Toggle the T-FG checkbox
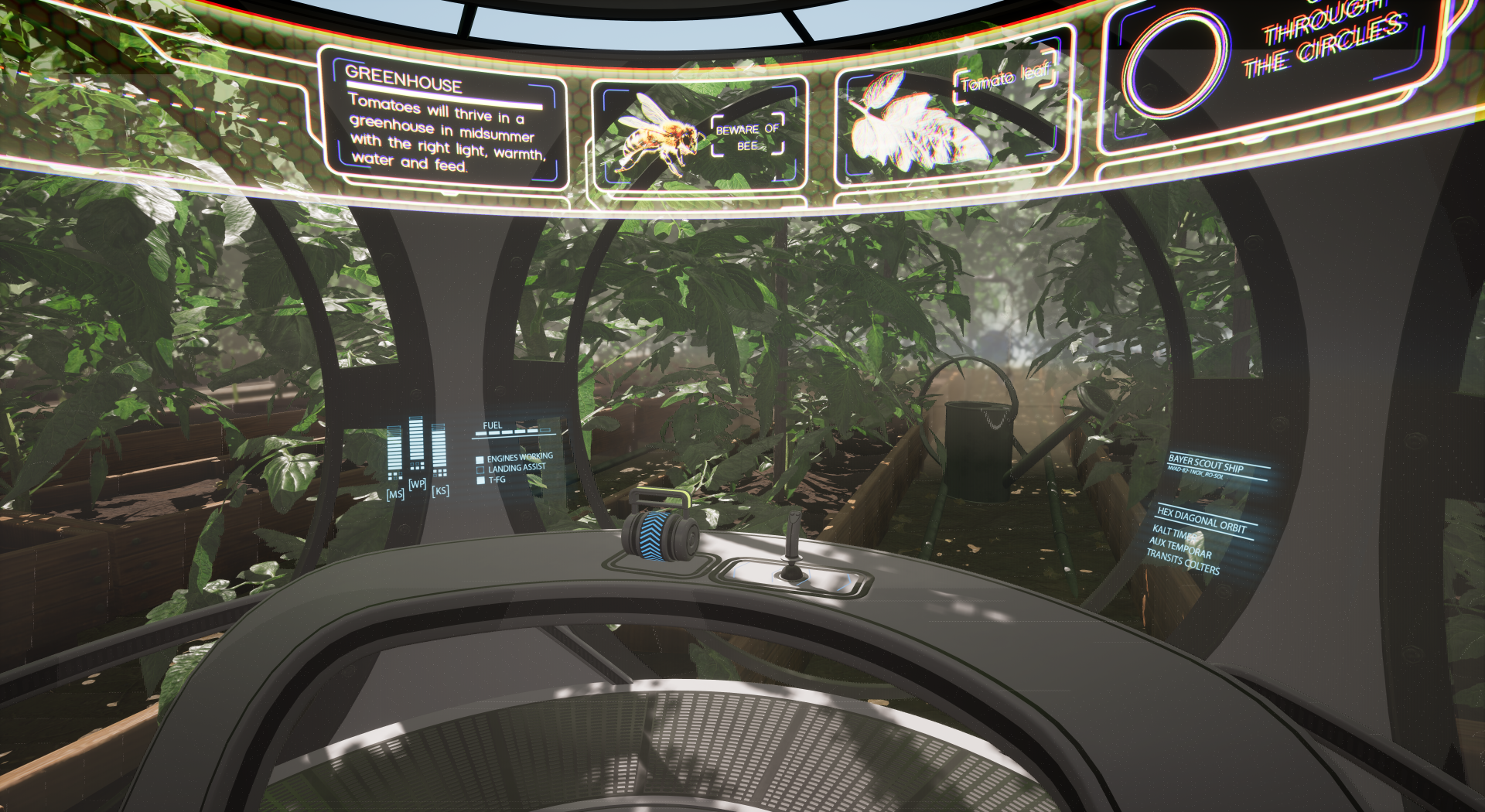 480,480
